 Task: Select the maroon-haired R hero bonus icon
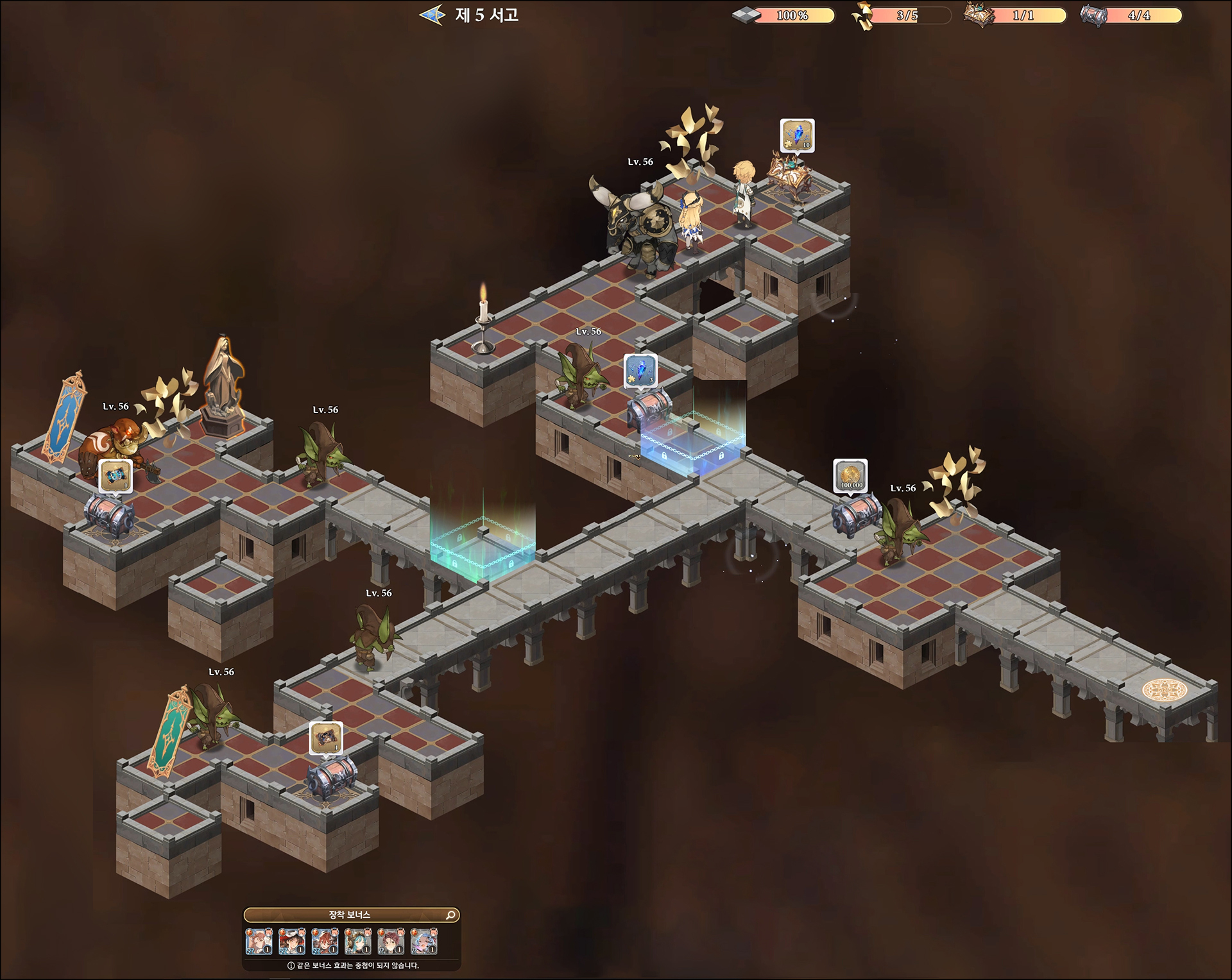coord(391,942)
